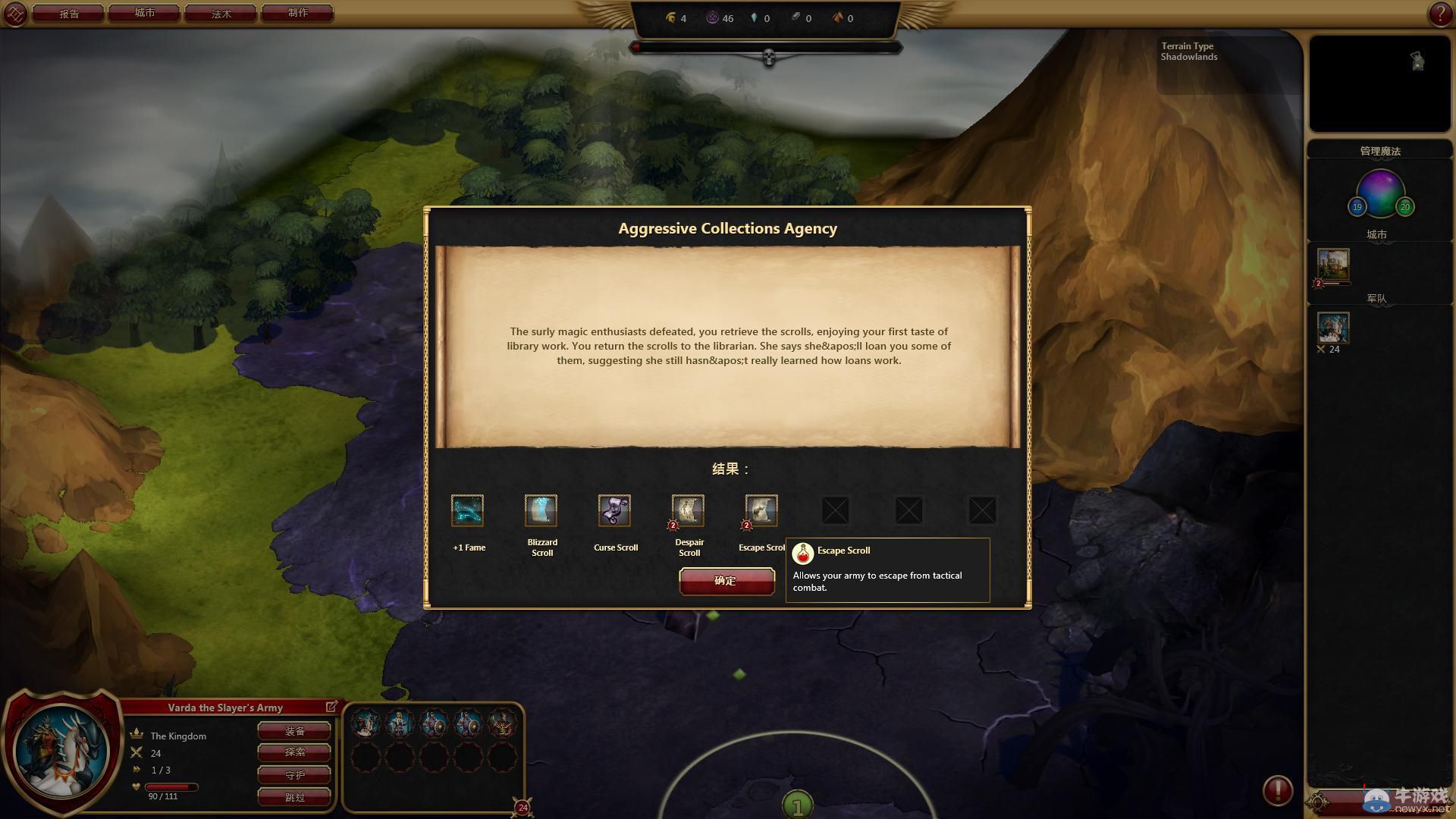
Task: Select the Despair Scroll reward
Action: pos(688,510)
